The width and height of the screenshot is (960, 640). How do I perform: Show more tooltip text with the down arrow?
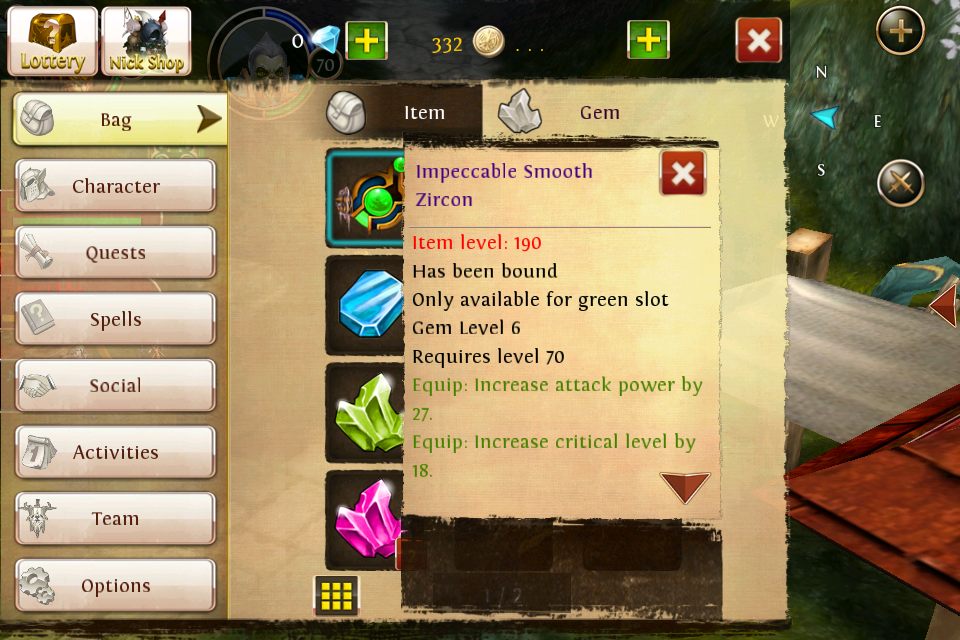tap(685, 487)
